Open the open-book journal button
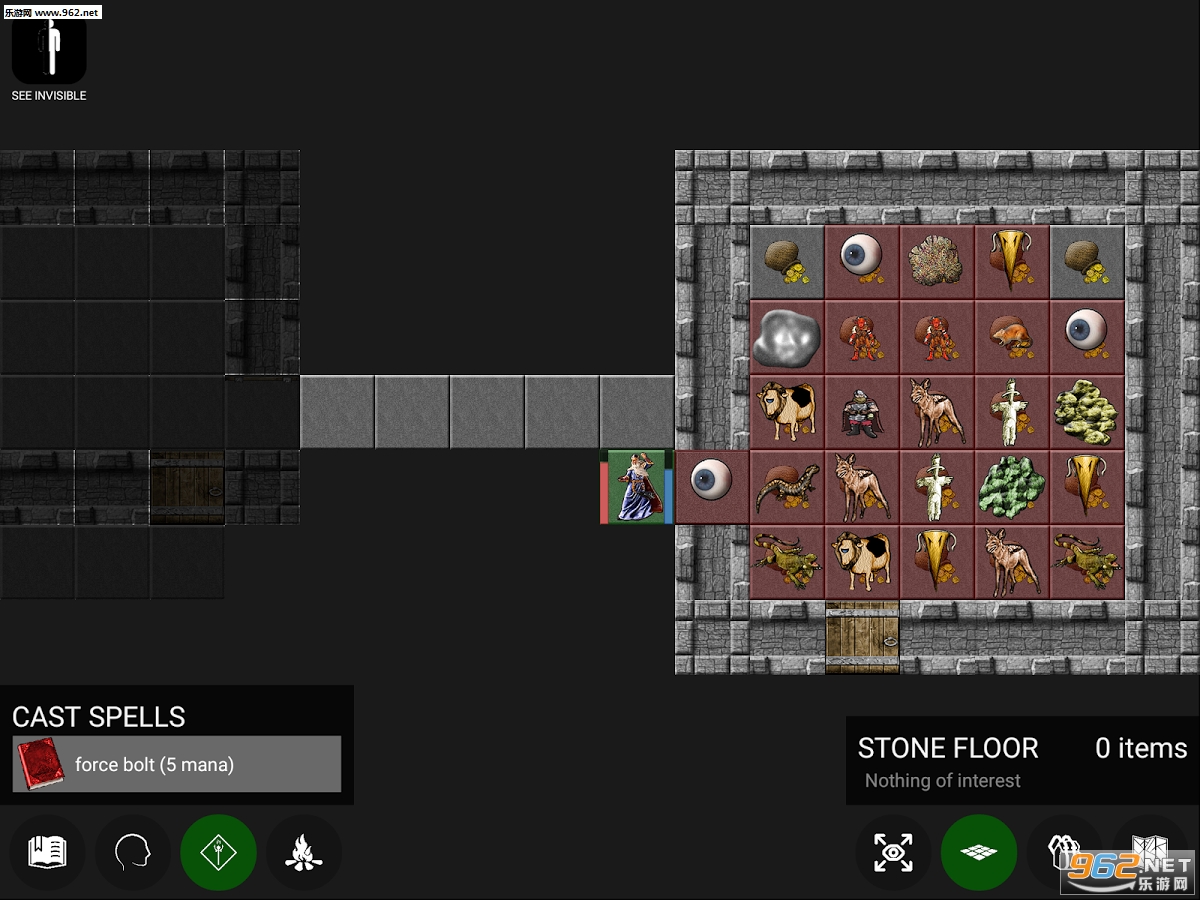Viewport: 1200px width, 900px height. click(x=47, y=852)
